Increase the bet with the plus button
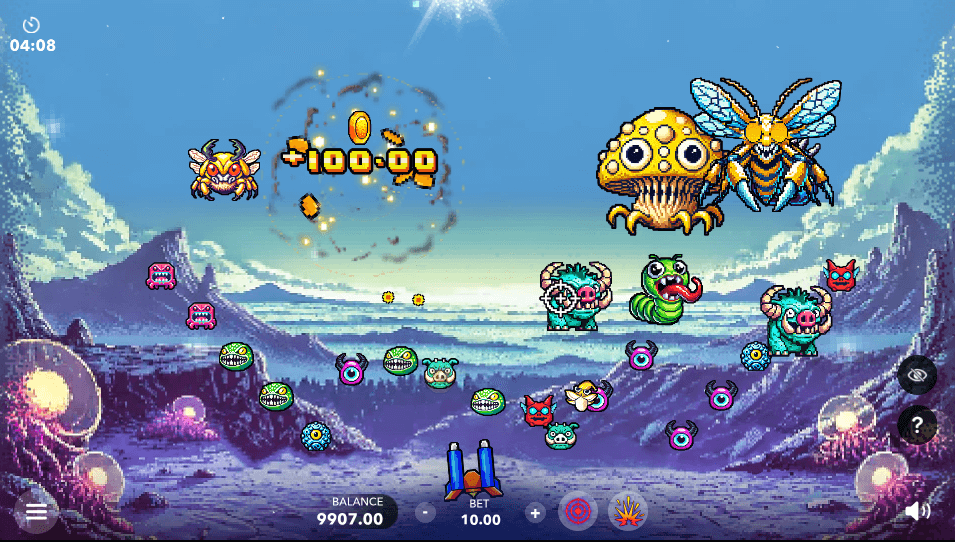Screen dimensions: 955x542 pos(535,513)
